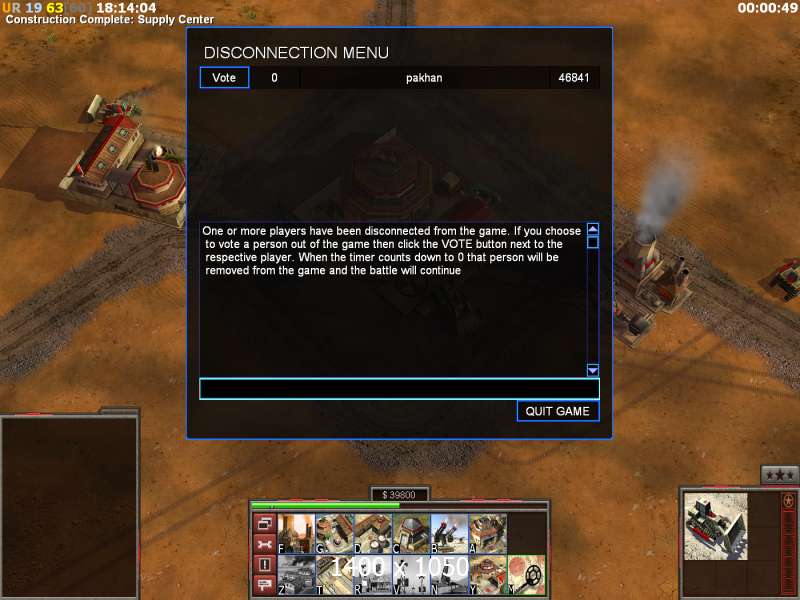Click the red wrench button
This screenshot has width=800, height=600.
tap(264, 544)
